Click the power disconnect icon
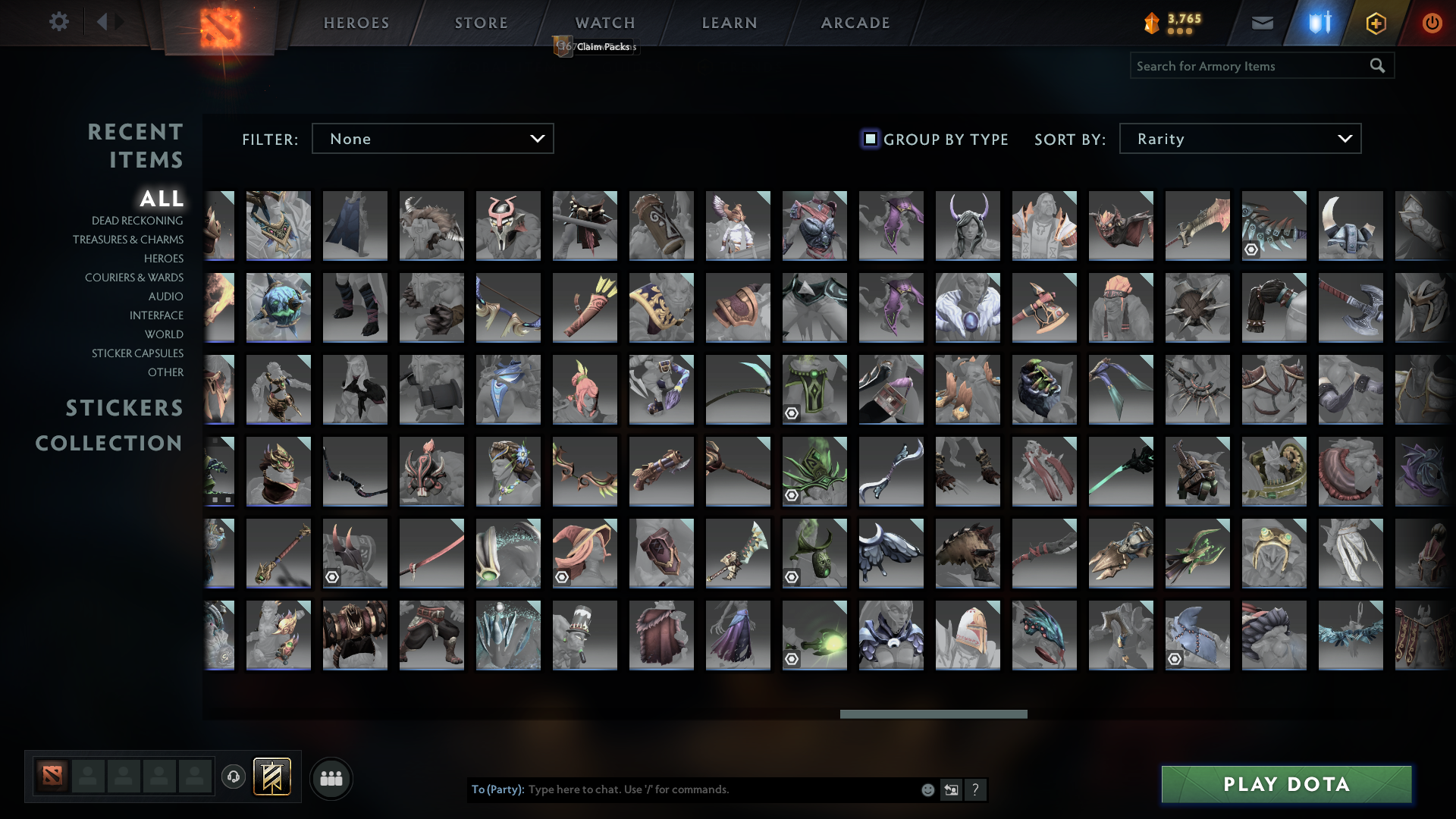1456x819 pixels. [x=1432, y=23]
